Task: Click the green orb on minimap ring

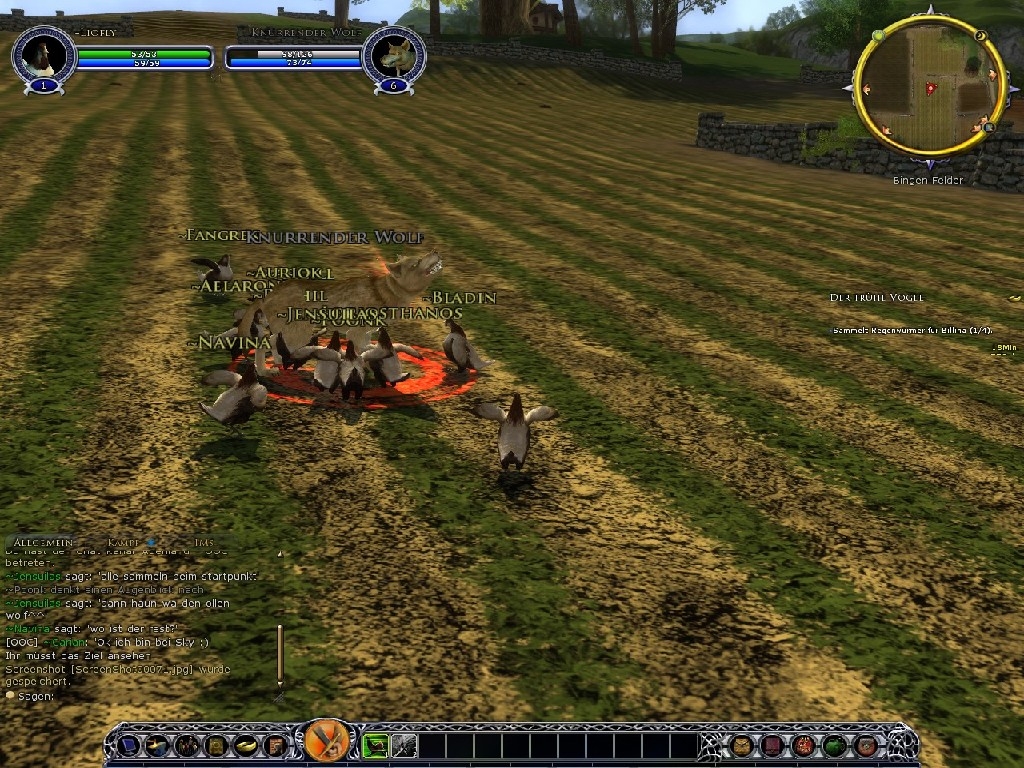Action: click(878, 36)
